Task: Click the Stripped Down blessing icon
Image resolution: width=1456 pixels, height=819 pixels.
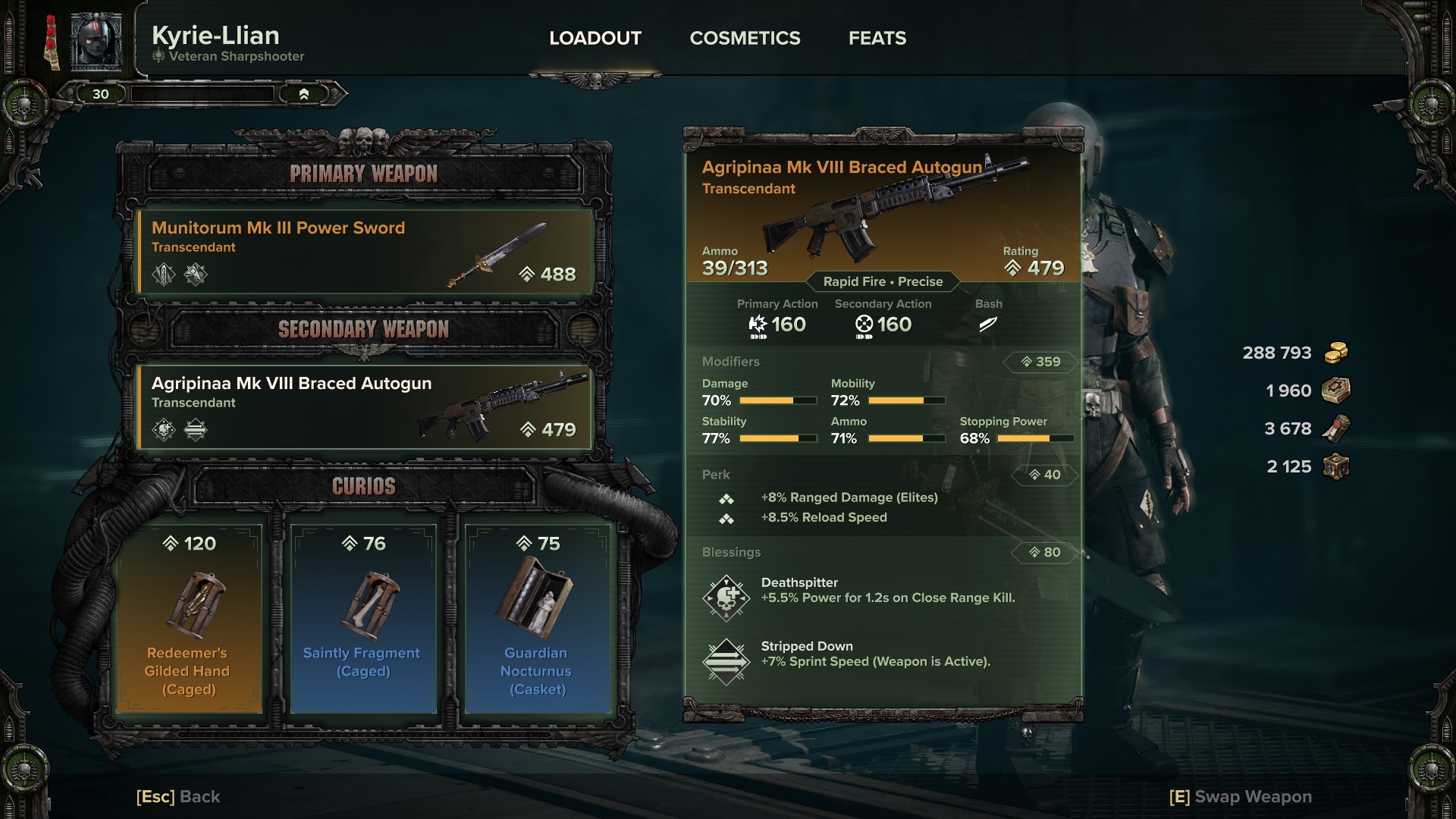Action: 726,661
